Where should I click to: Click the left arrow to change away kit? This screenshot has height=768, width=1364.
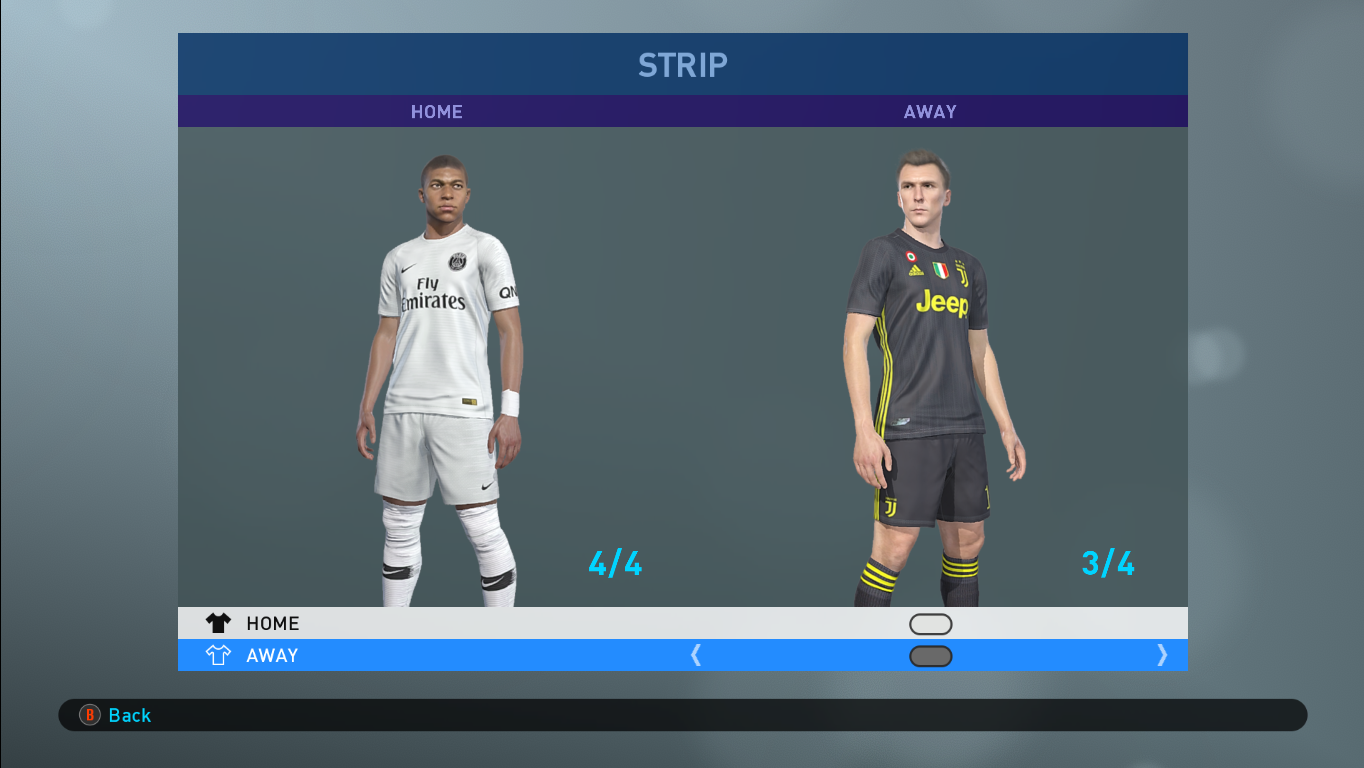pyautogui.click(x=696, y=655)
